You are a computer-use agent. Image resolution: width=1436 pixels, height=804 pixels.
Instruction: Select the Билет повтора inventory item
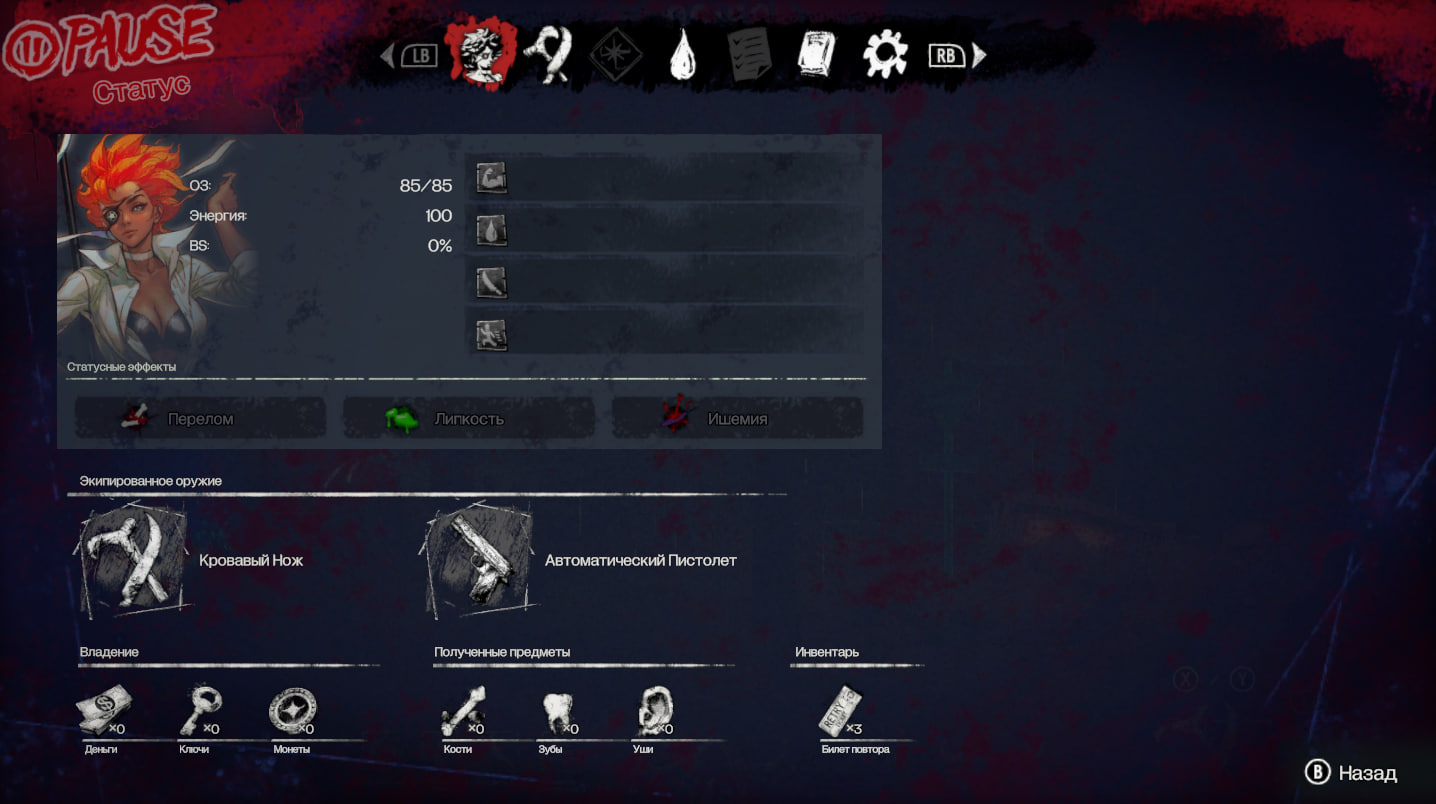click(x=839, y=711)
